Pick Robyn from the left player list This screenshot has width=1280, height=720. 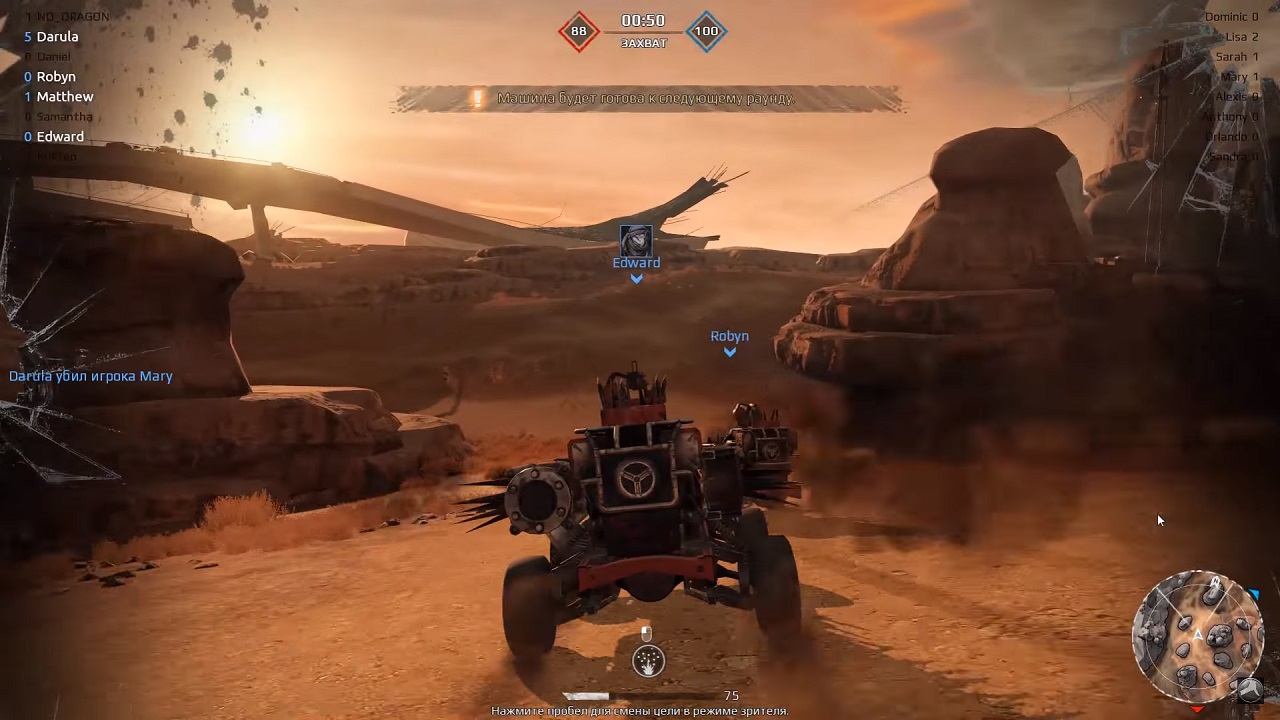(56, 77)
